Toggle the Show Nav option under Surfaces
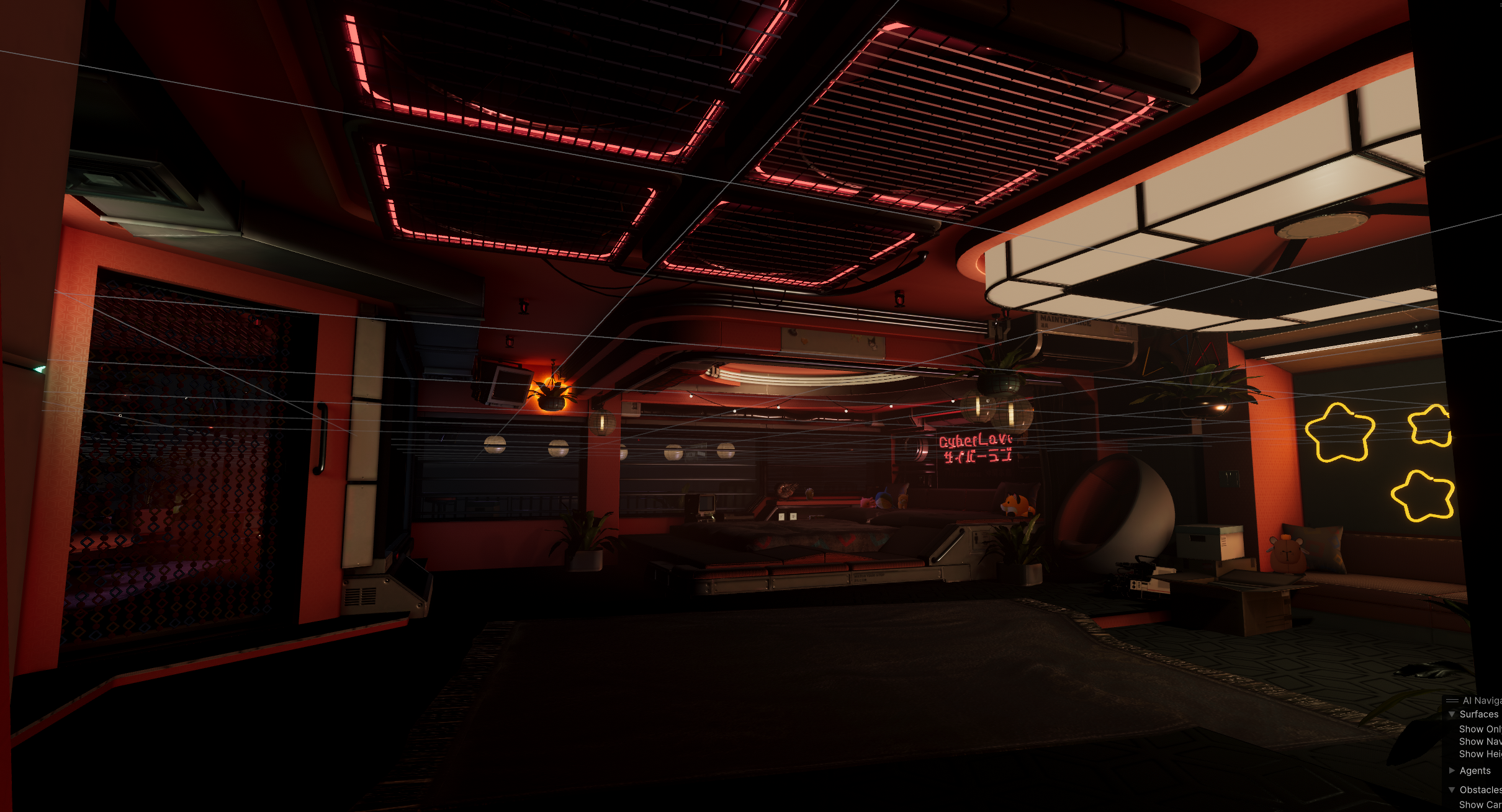Screen dimensions: 1502x812 (x=1480, y=742)
